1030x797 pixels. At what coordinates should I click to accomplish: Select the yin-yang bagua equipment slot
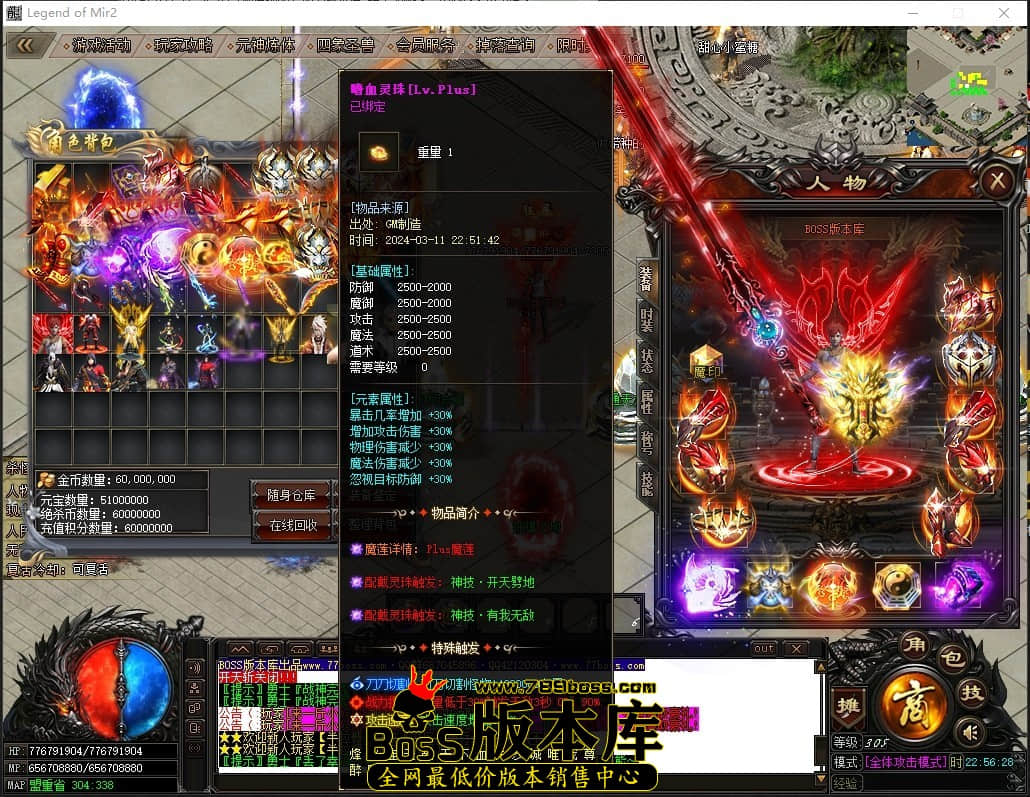coord(896,585)
